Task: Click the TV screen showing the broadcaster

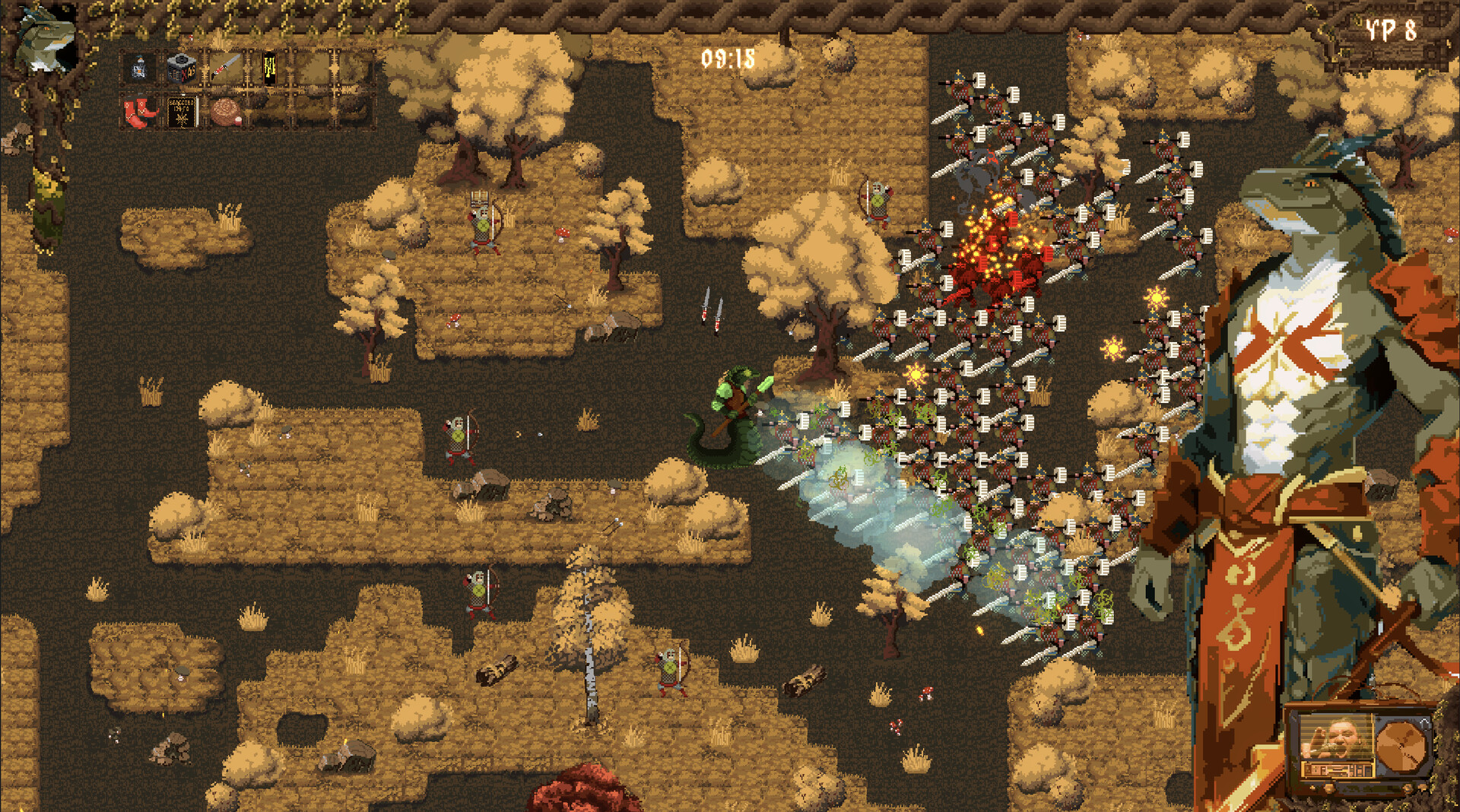Action: (1336, 737)
